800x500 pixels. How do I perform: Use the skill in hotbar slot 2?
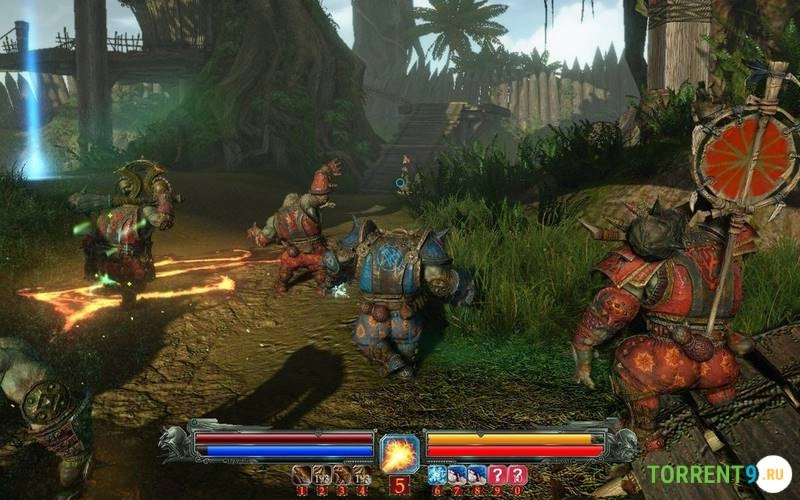pyautogui.click(x=321, y=475)
